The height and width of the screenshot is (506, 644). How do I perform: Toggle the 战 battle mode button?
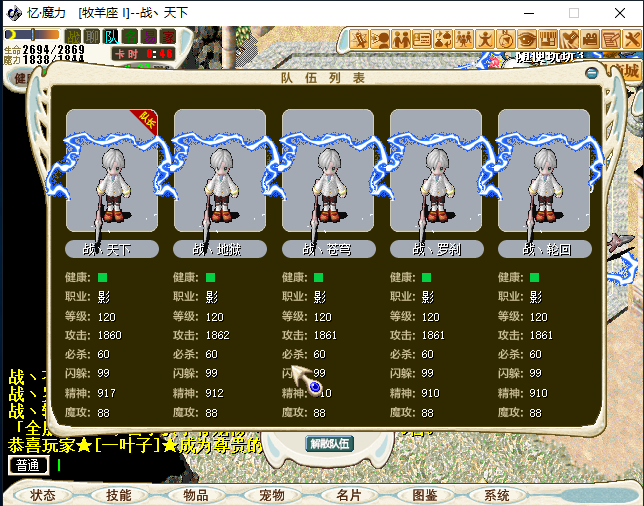(x=73, y=37)
